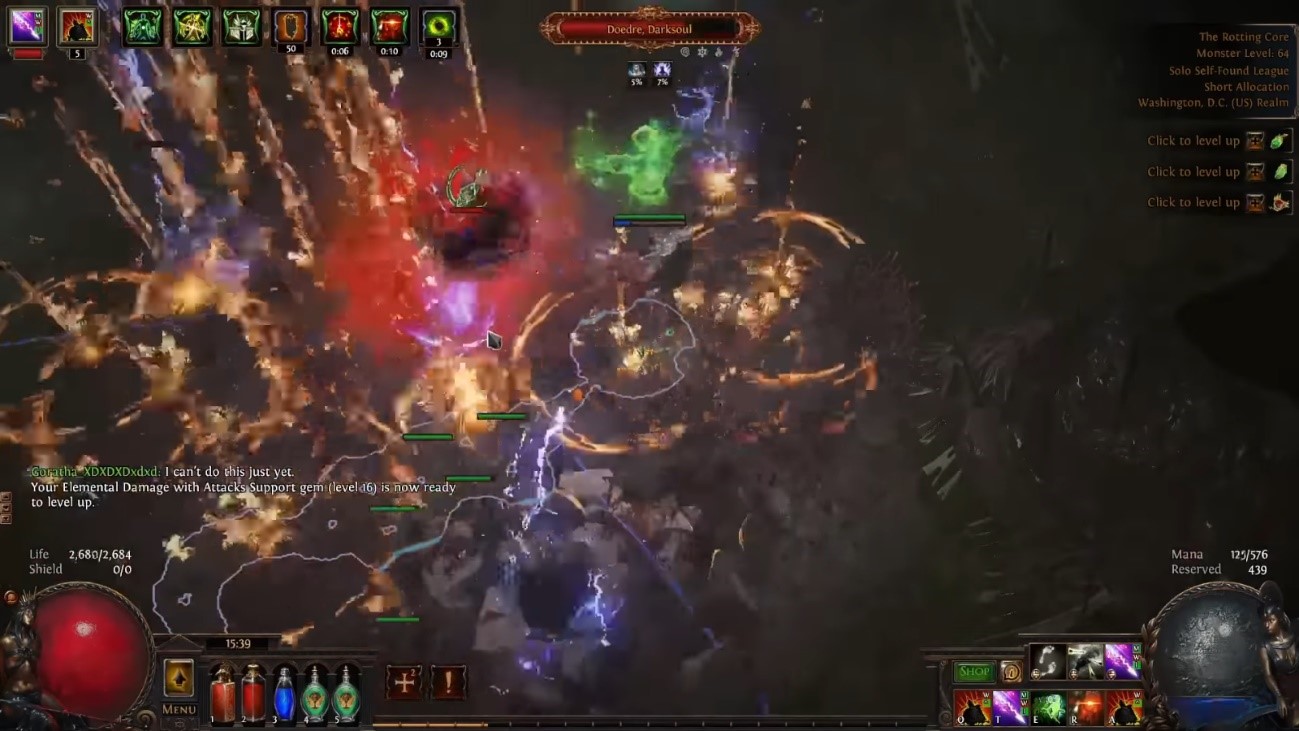Activate the green skill bound to E
1299x731 pixels.
[x=1047, y=708]
